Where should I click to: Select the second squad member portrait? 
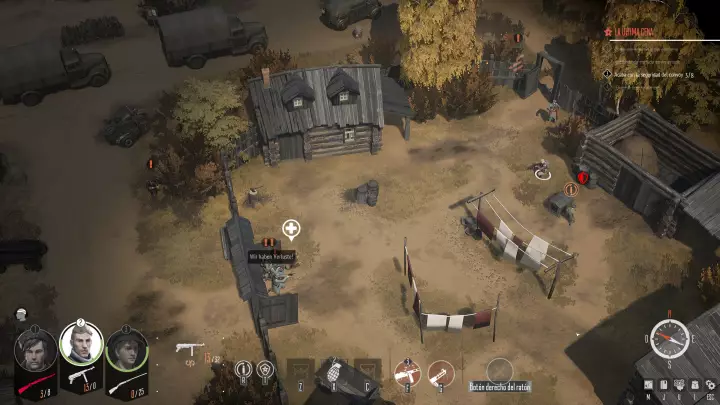click(x=81, y=345)
